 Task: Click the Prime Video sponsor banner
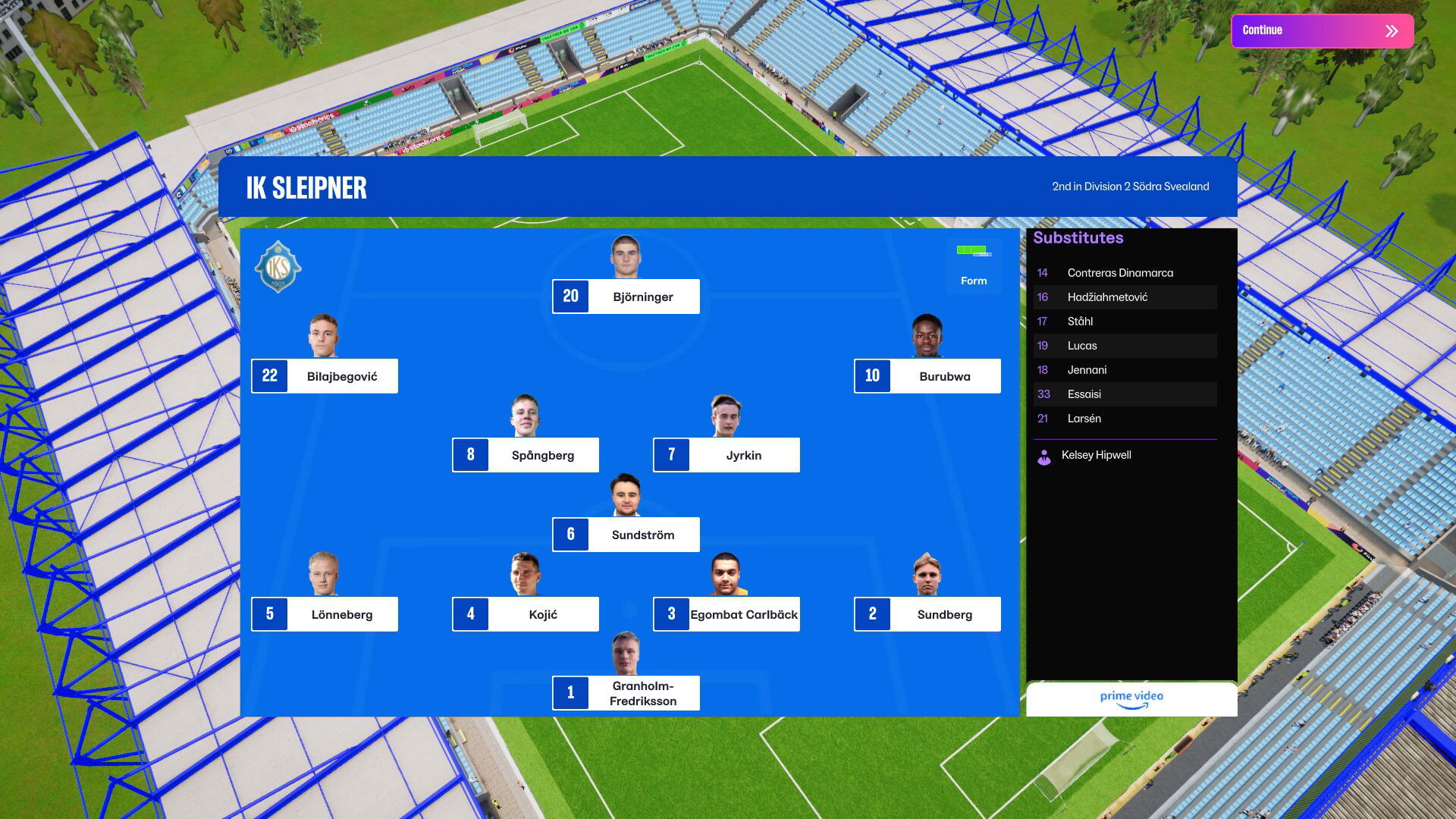click(x=1131, y=699)
